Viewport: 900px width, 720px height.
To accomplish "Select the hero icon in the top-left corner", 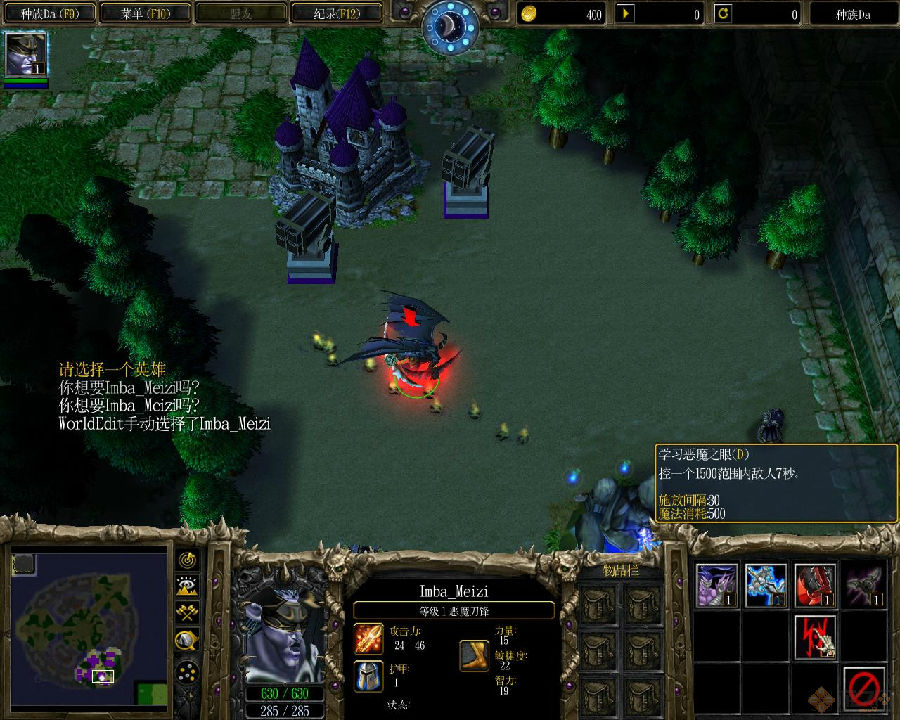I will pos(26,55).
